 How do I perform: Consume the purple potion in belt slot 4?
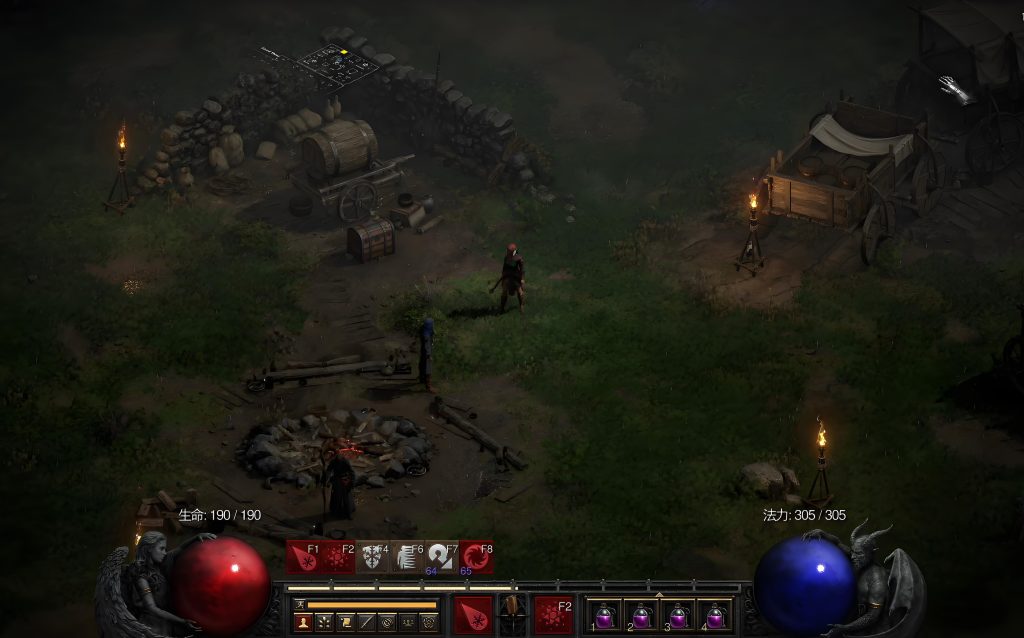coord(715,614)
